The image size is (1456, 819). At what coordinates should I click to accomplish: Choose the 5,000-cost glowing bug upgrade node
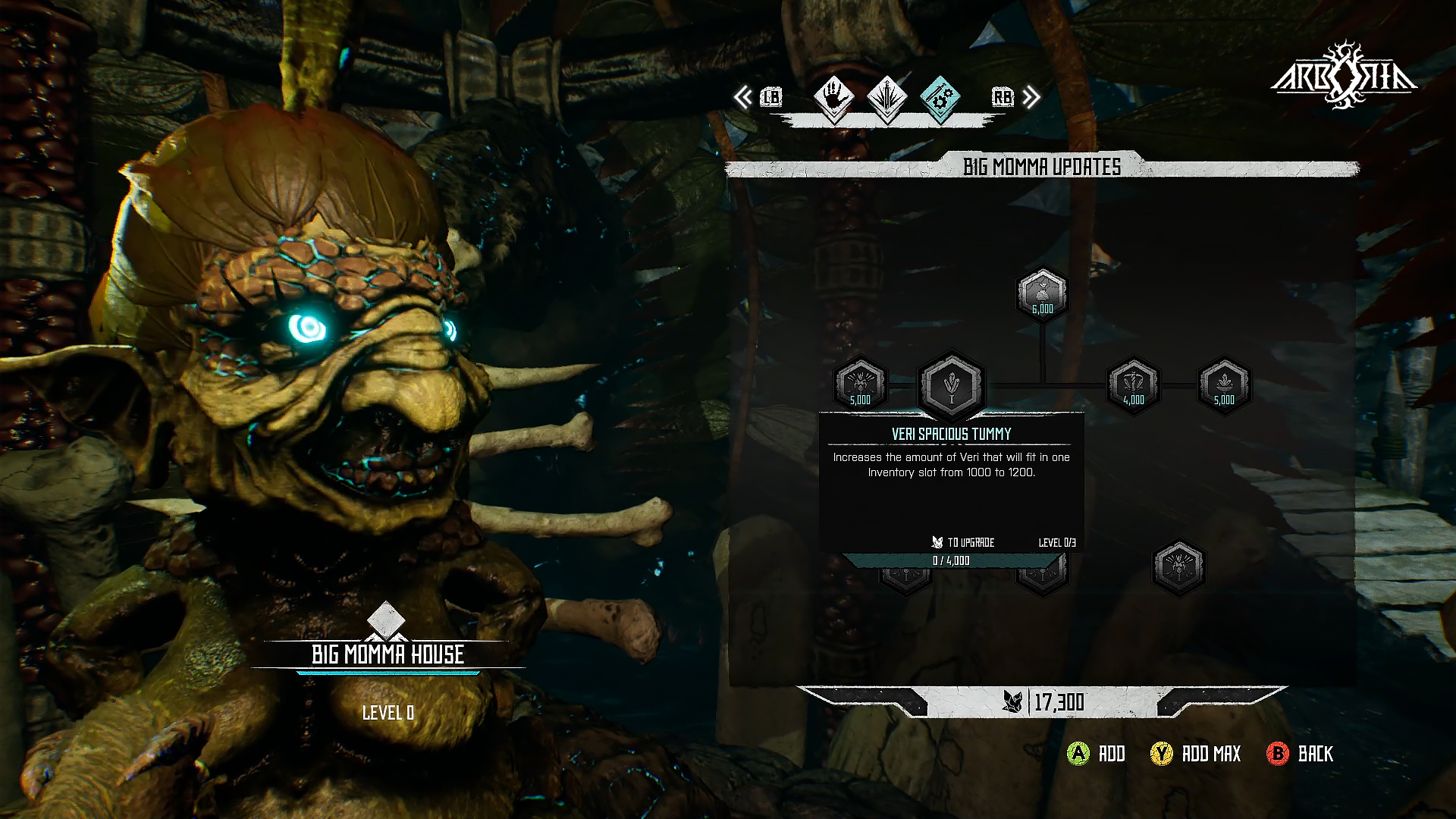pyautogui.click(x=860, y=385)
